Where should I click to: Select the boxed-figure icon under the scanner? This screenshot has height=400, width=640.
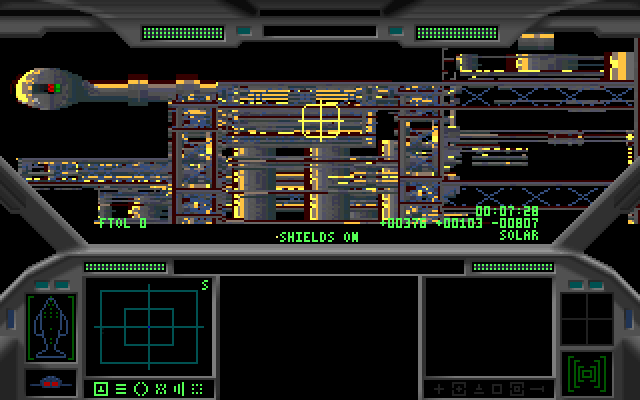pos(101,388)
